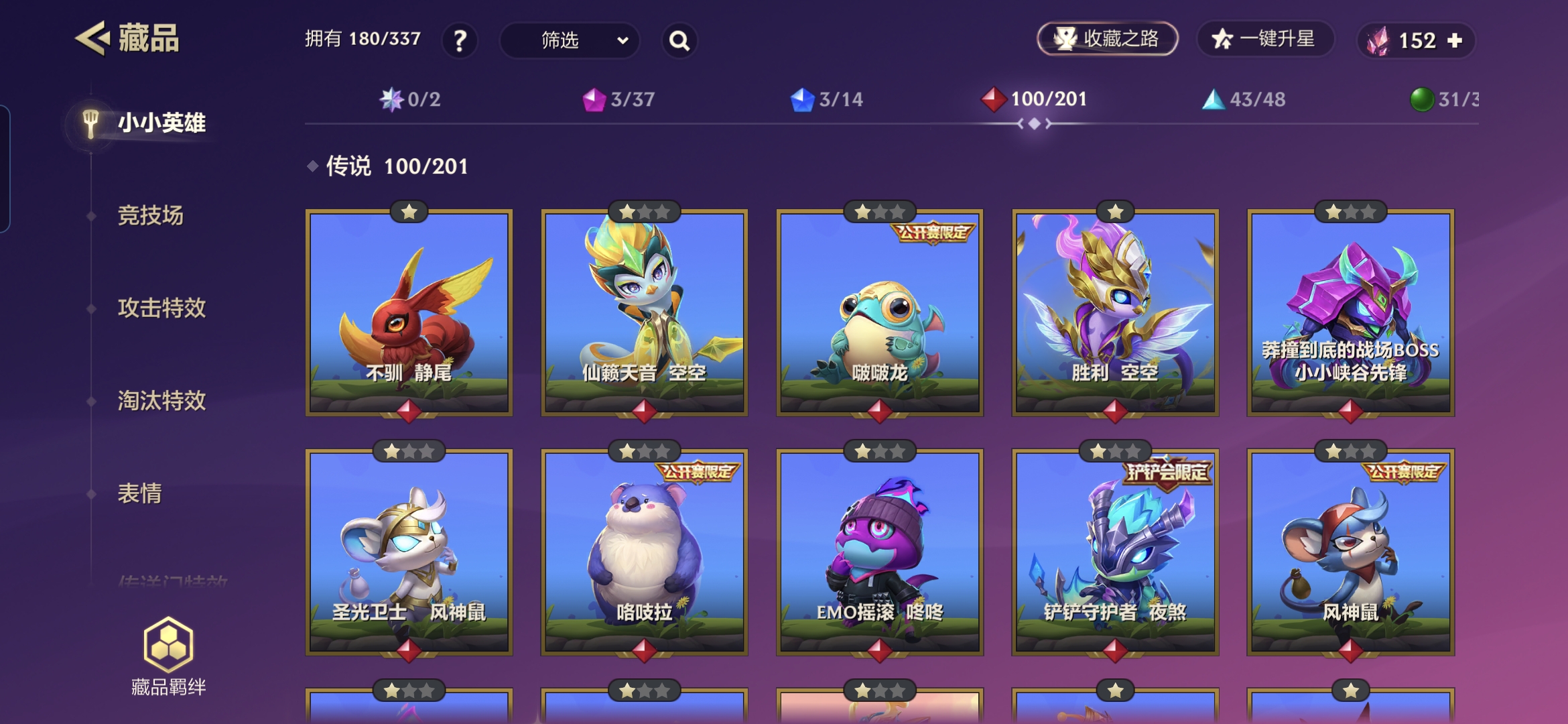Select the 攻击特效 category
Screen dimensions: 1568x724
point(161,308)
